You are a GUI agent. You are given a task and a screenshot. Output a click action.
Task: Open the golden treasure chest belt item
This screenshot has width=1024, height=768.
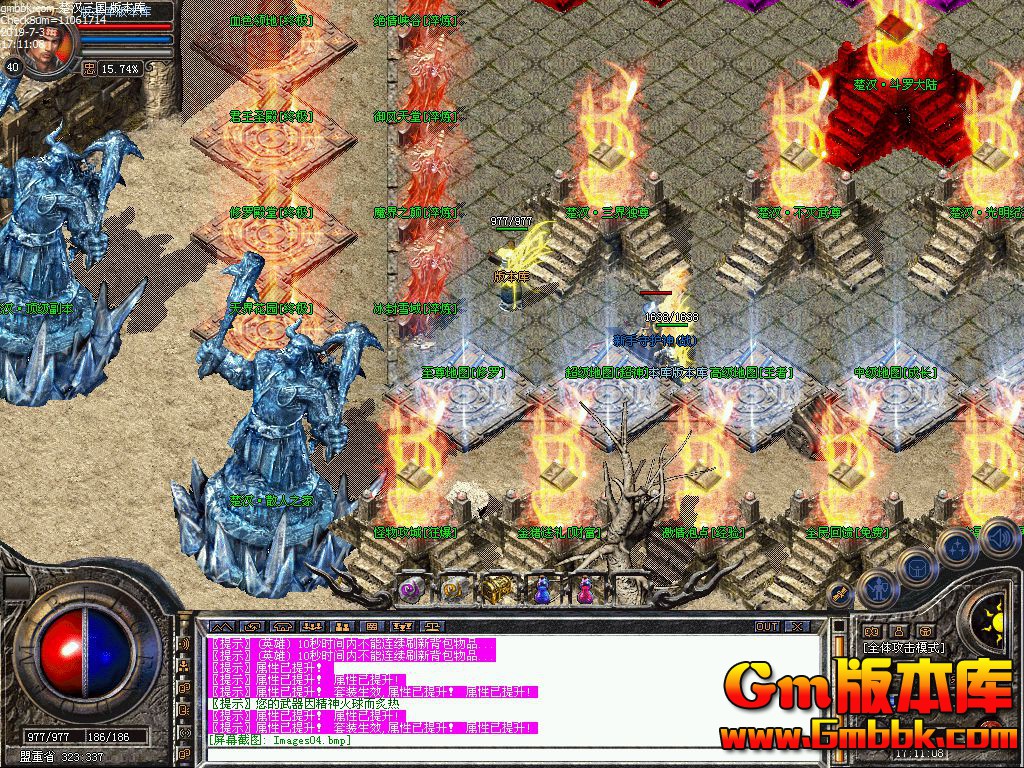pyautogui.click(x=494, y=589)
